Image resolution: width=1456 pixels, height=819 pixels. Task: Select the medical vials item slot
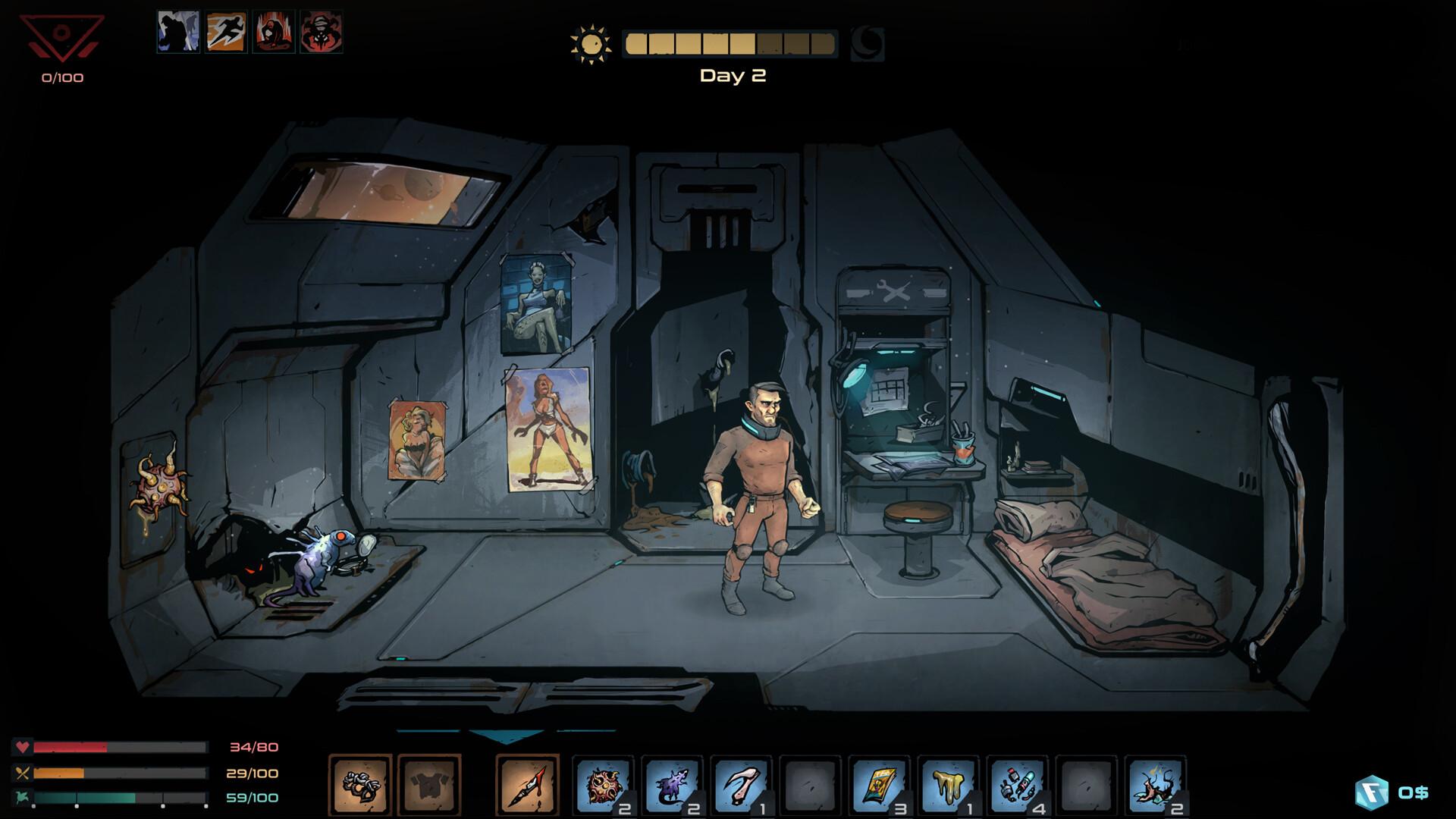[x=1018, y=786]
